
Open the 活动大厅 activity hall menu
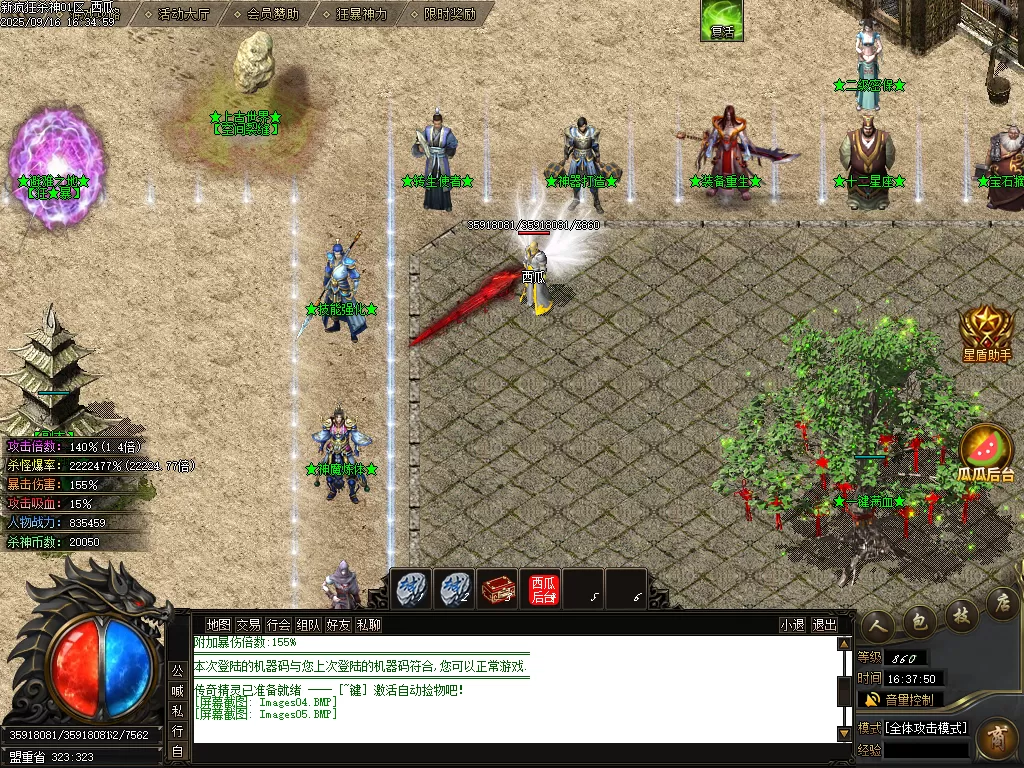coord(183,14)
